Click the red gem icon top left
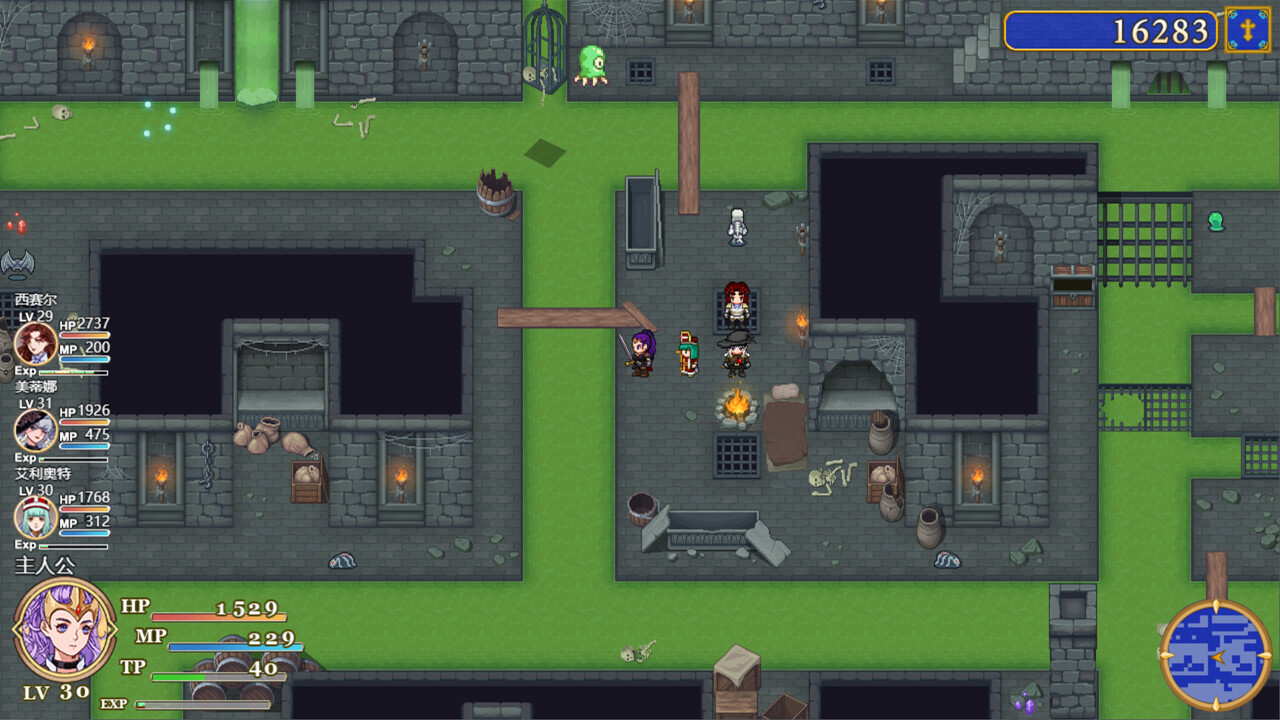Image resolution: width=1280 pixels, height=720 pixels. tap(20, 225)
